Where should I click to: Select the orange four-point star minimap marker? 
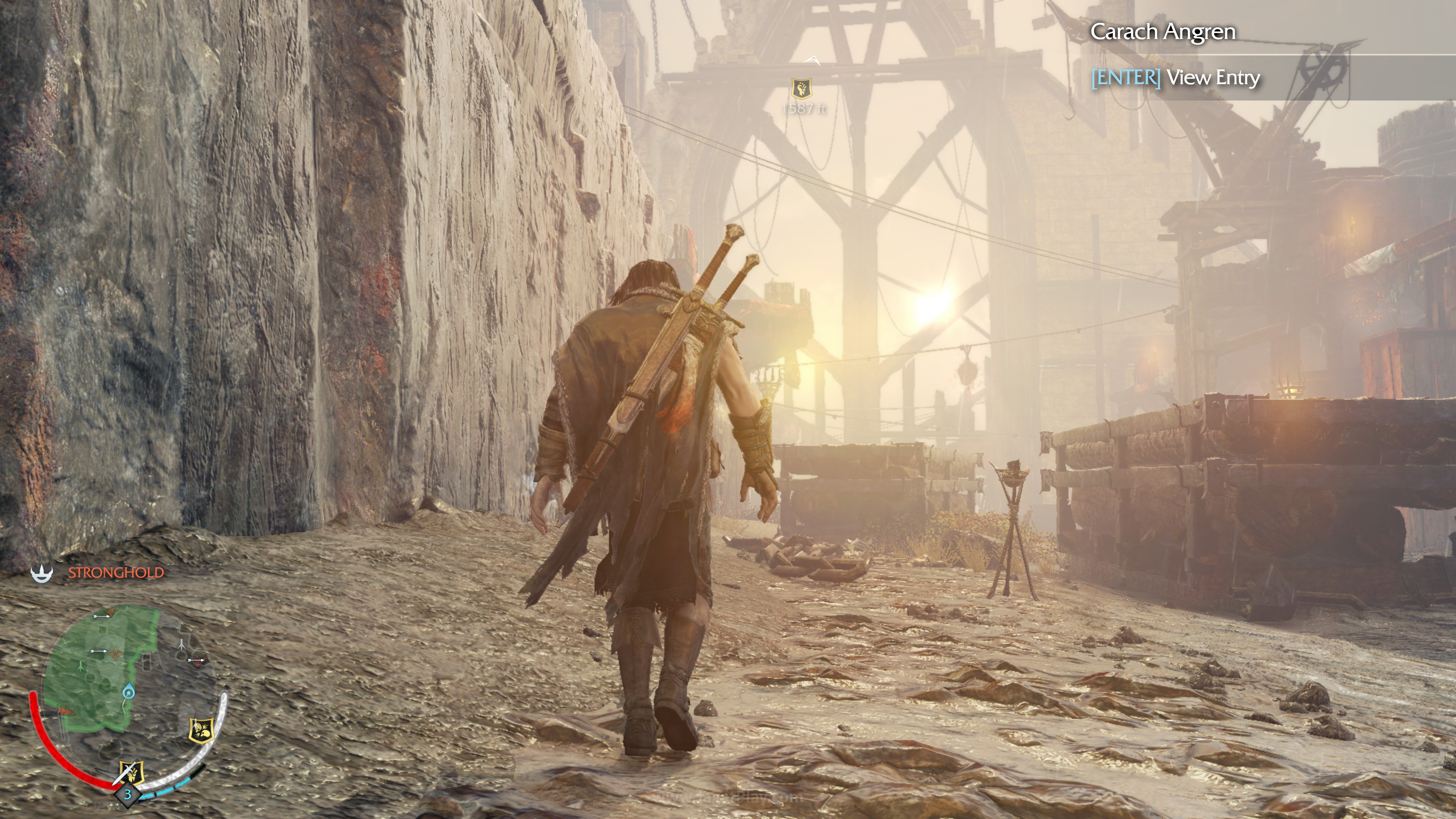click(x=116, y=654)
